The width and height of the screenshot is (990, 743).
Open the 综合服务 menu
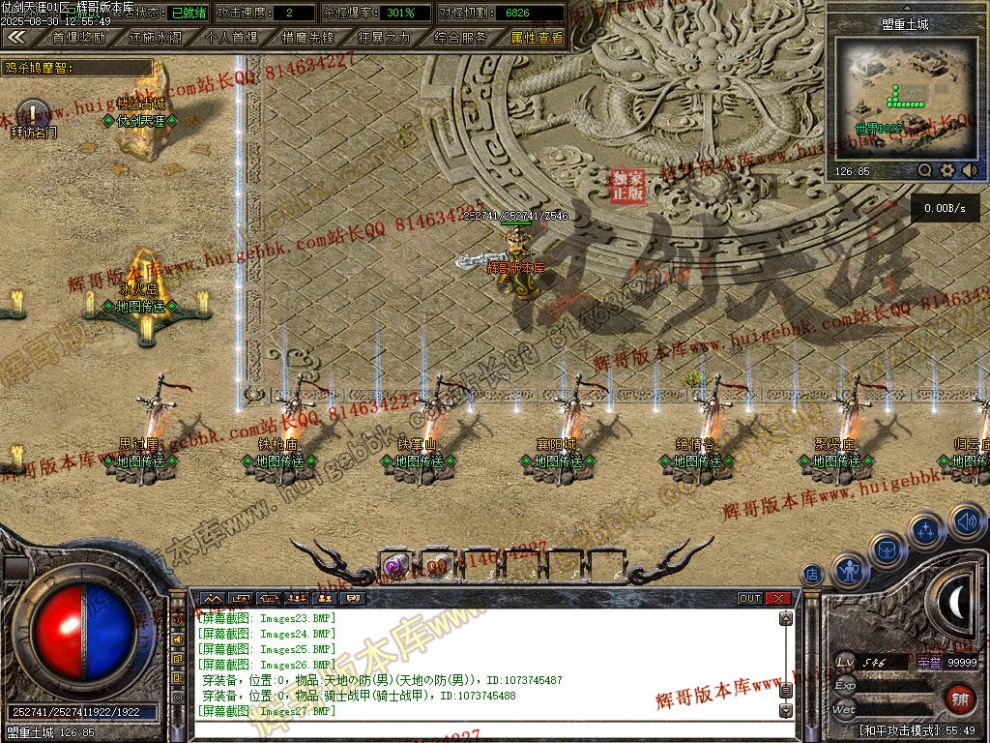[x=461, y=37]
